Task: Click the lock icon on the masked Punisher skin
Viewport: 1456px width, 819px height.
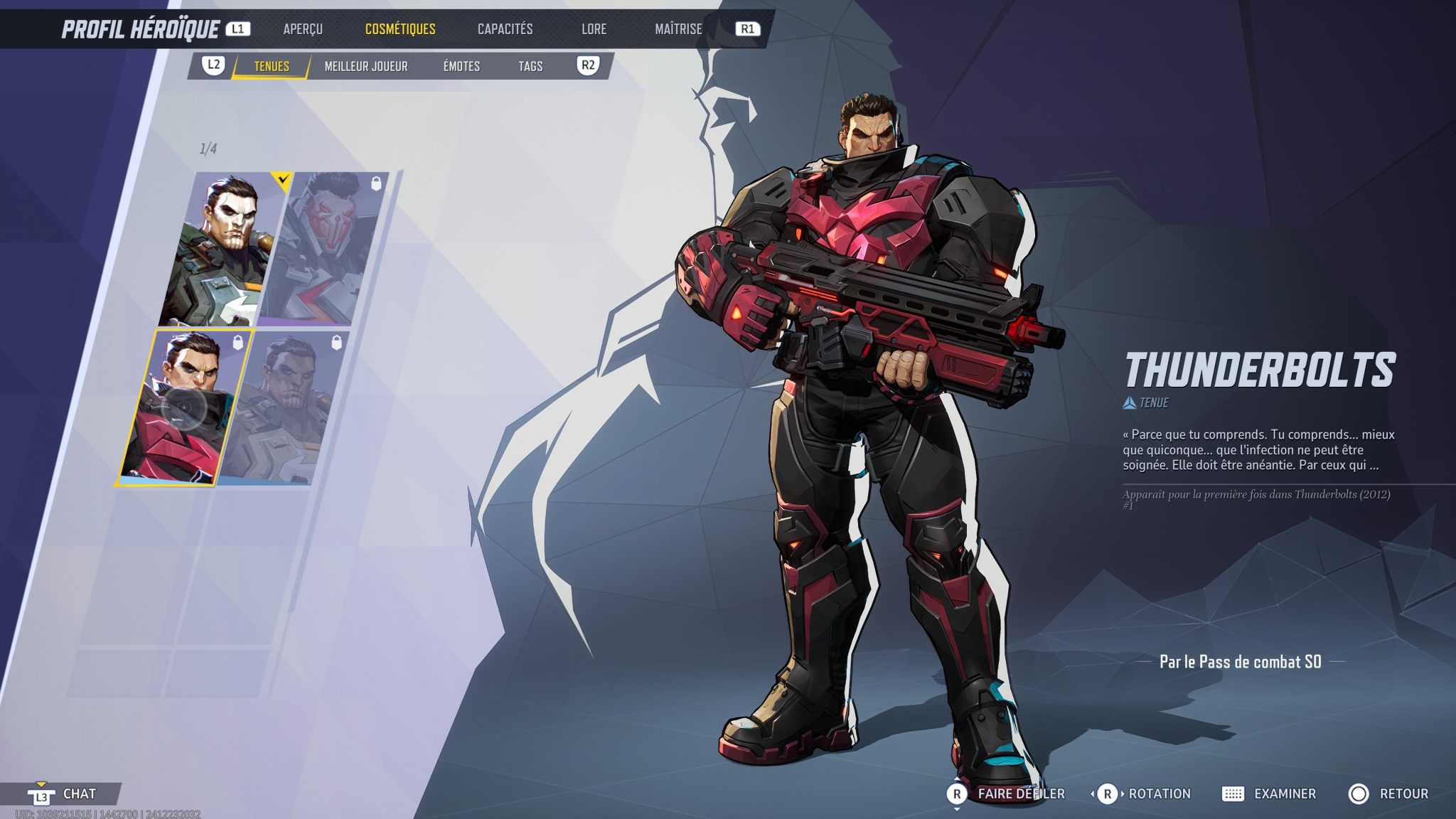Action: coord(378,183)
